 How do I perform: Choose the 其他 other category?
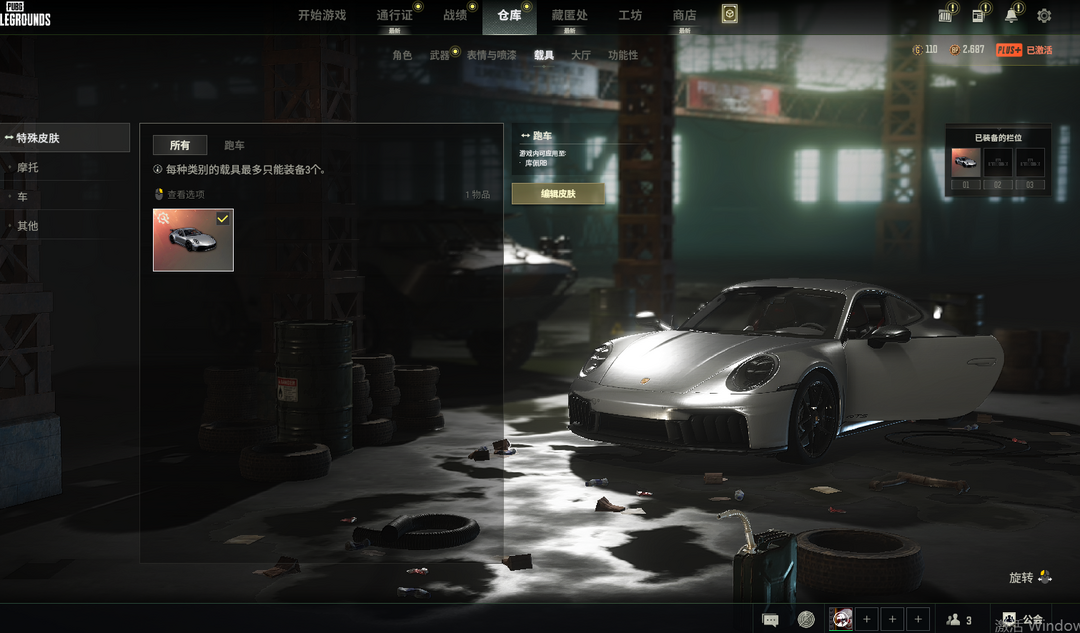click(x=28, y=226)
